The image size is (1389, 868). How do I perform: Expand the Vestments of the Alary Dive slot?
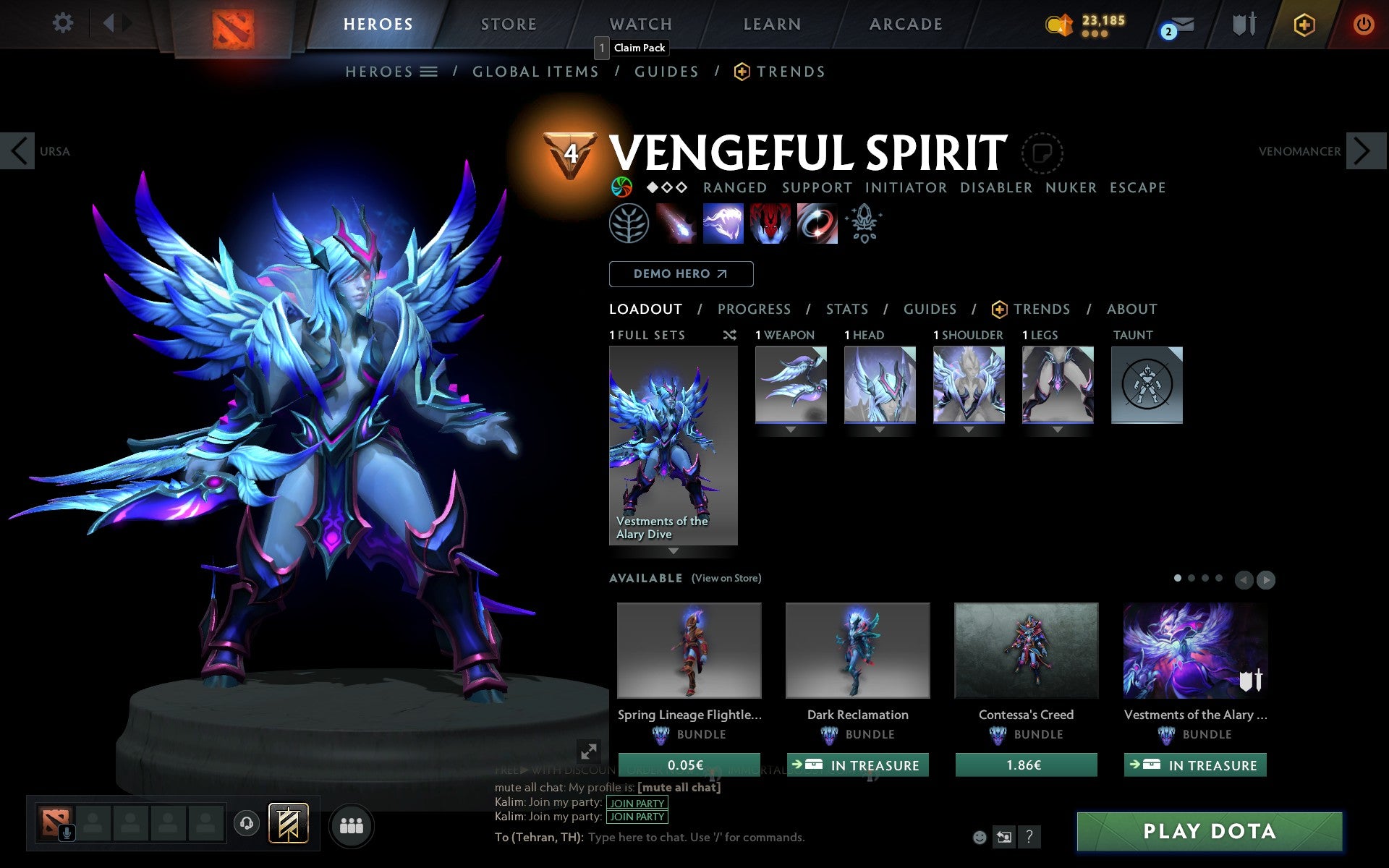coord(674,551)
